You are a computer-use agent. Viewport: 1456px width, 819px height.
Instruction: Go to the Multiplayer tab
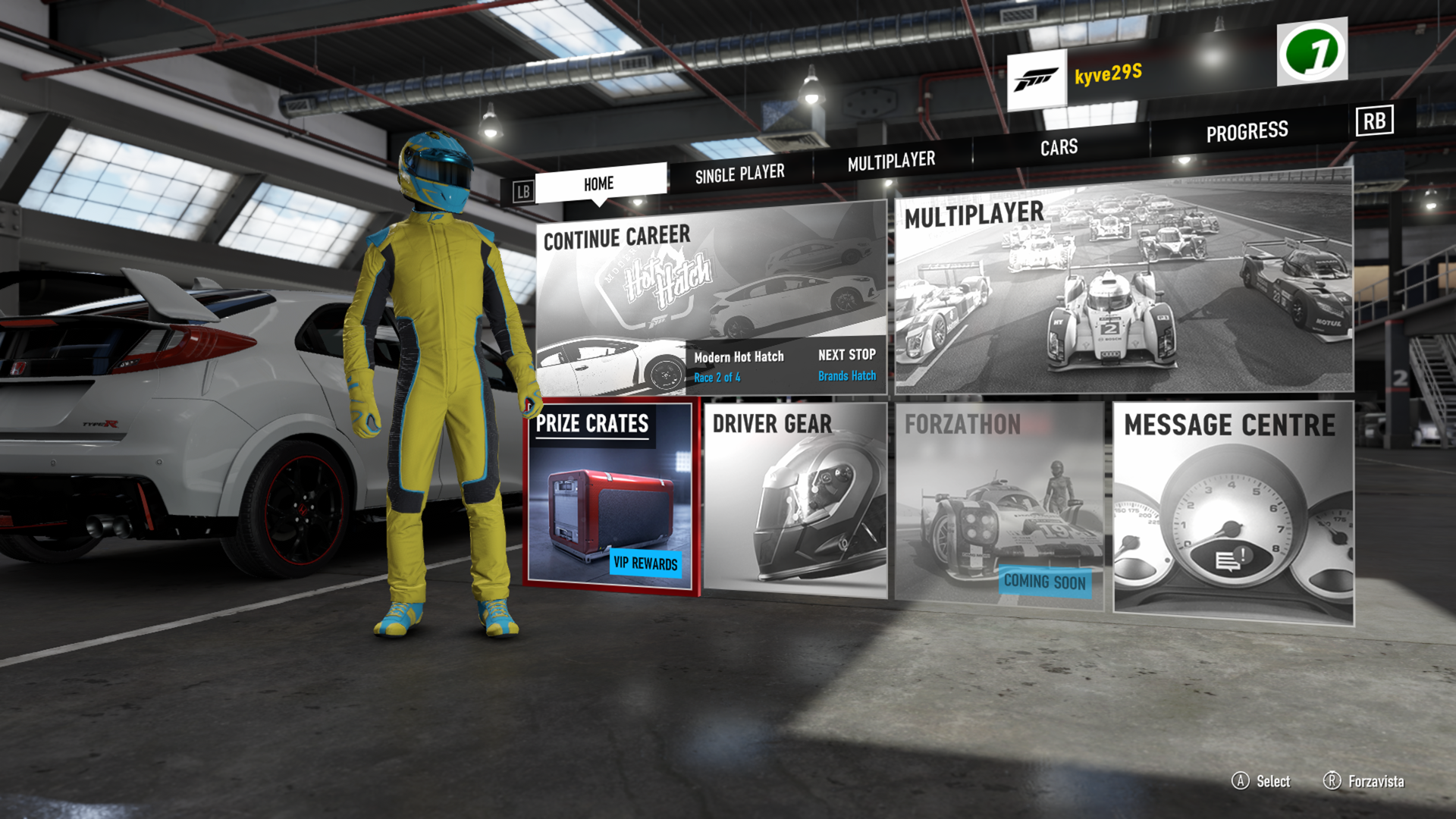(x=891, y=161)
